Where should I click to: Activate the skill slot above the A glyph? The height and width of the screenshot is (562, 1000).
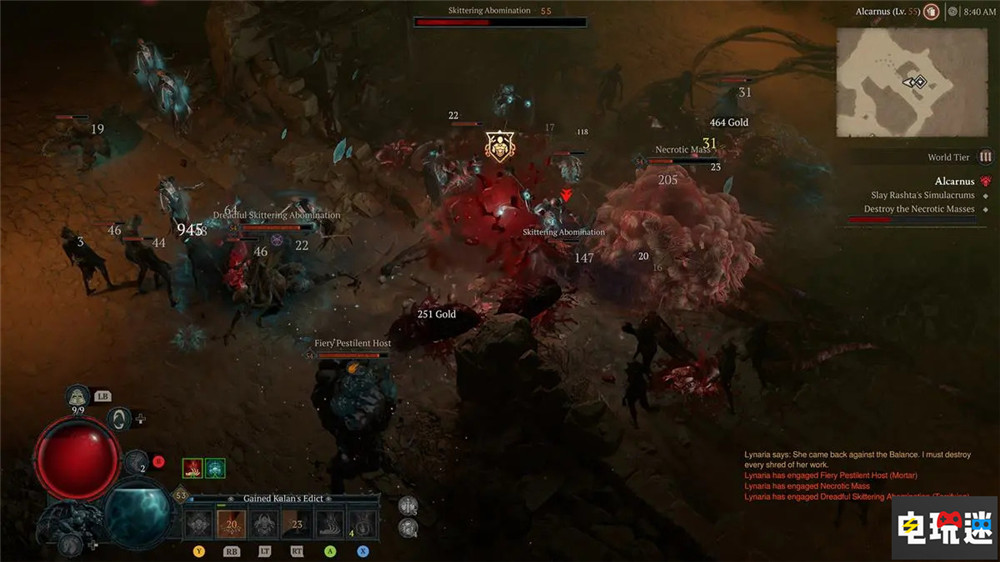[x=330, y=523]
